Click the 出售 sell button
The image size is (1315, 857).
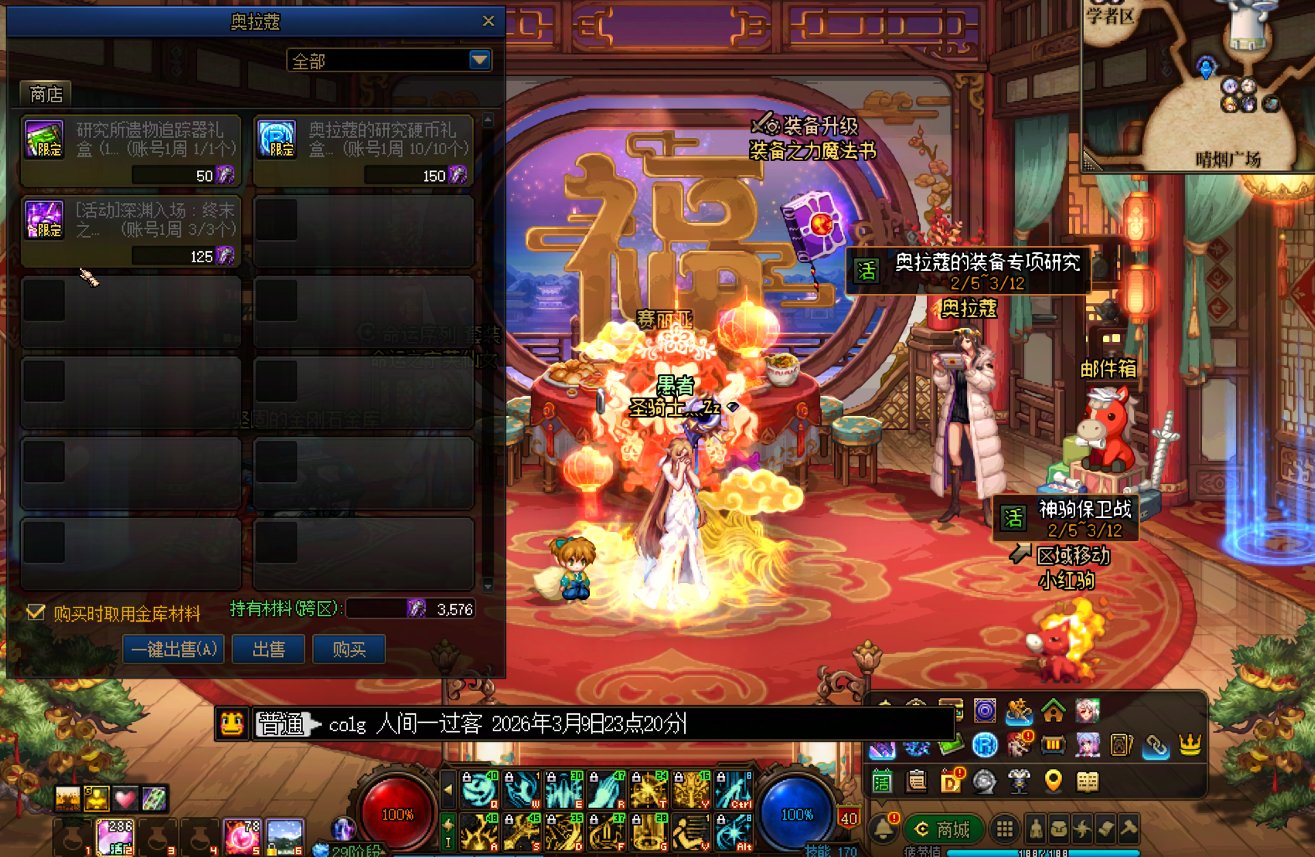click(x=269, y=649)
